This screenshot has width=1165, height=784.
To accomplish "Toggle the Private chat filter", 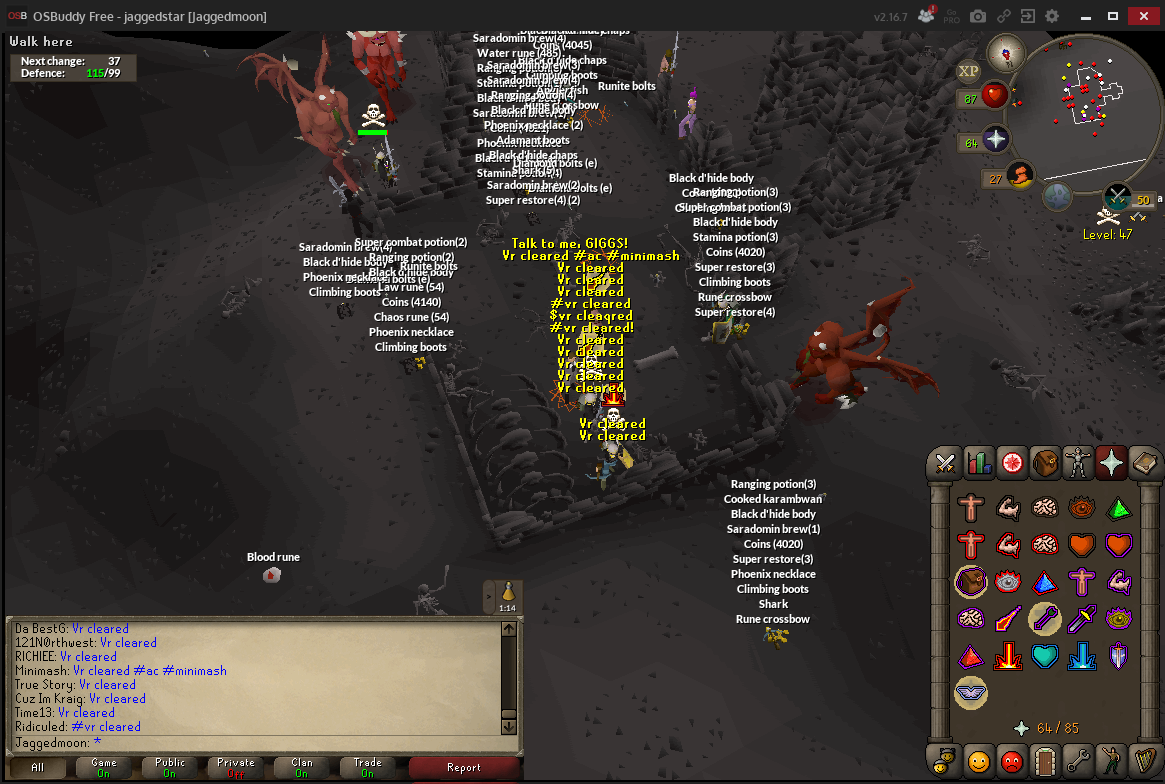I will (236, 768).
